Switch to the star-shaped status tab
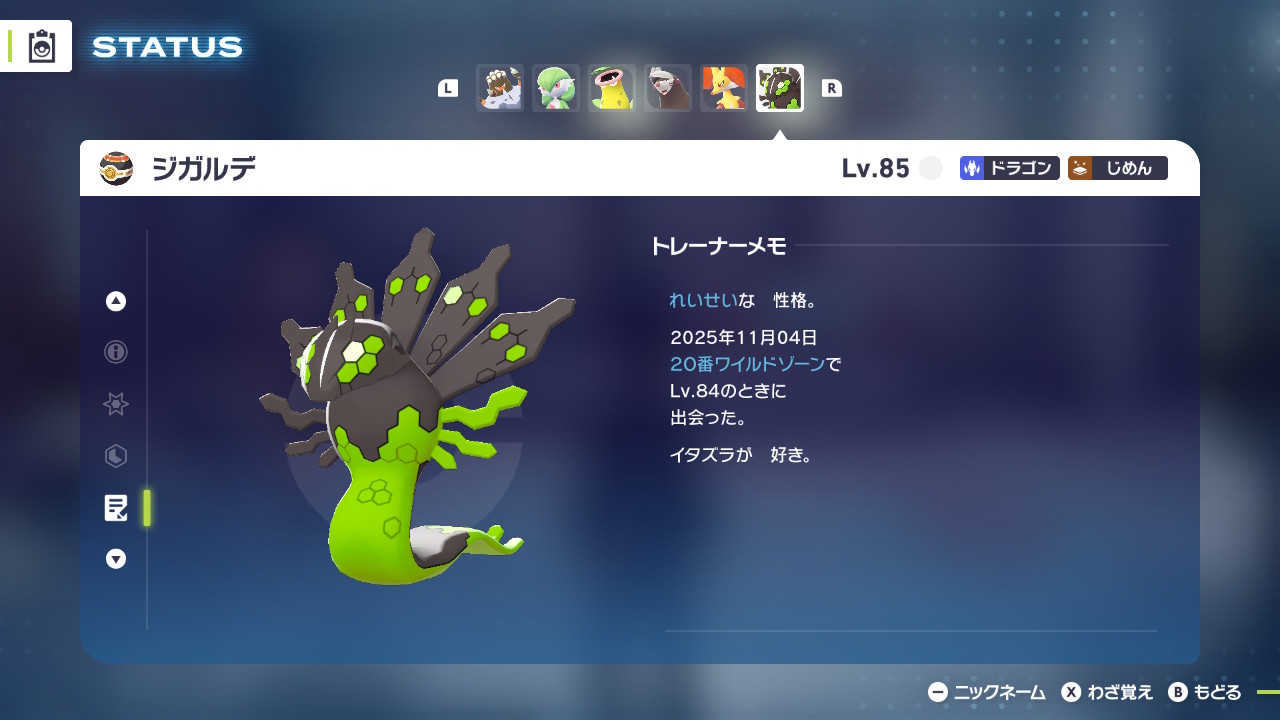 (116, 404)
